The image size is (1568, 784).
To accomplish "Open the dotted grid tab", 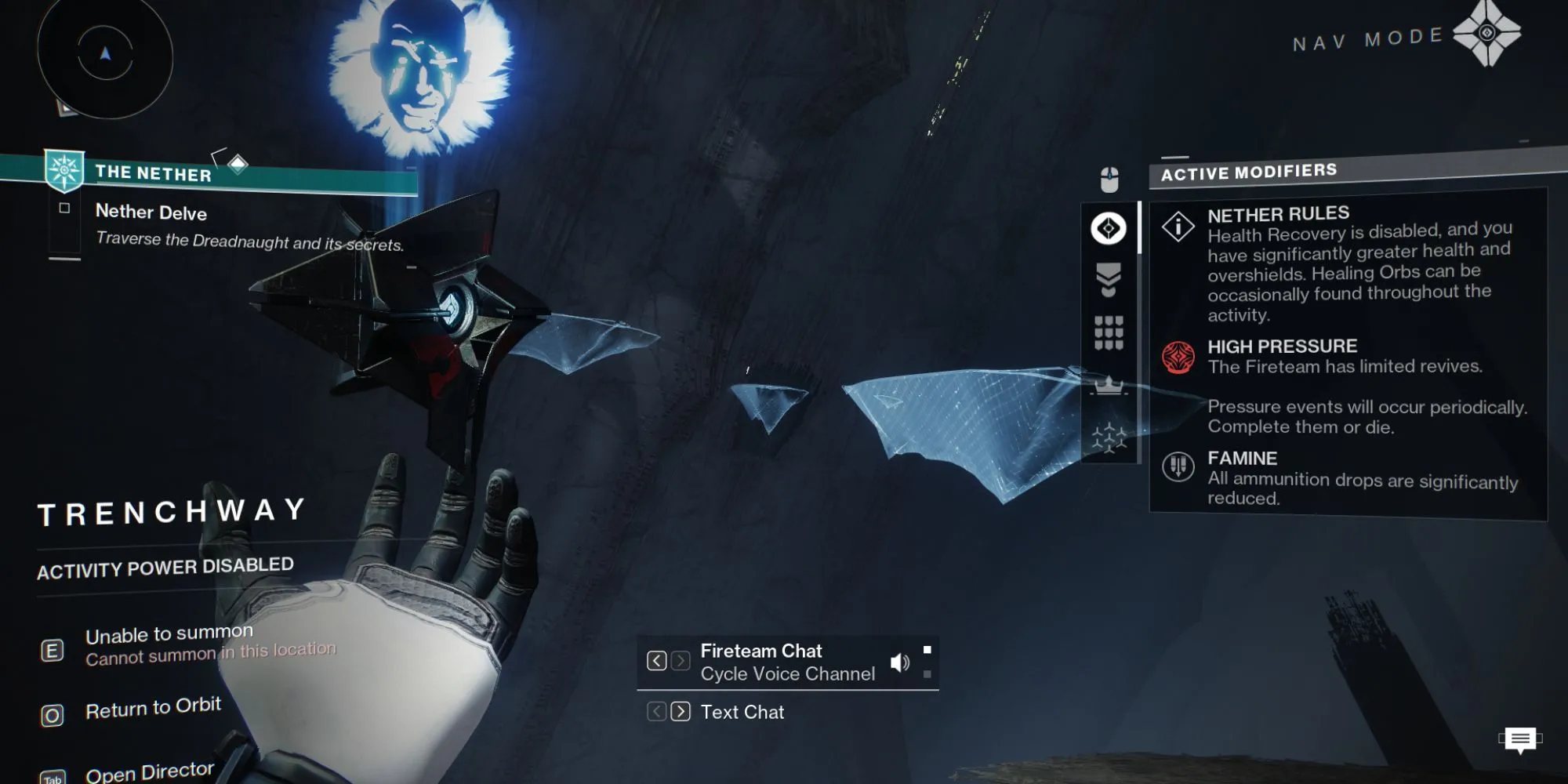I will coord(1109,333).
